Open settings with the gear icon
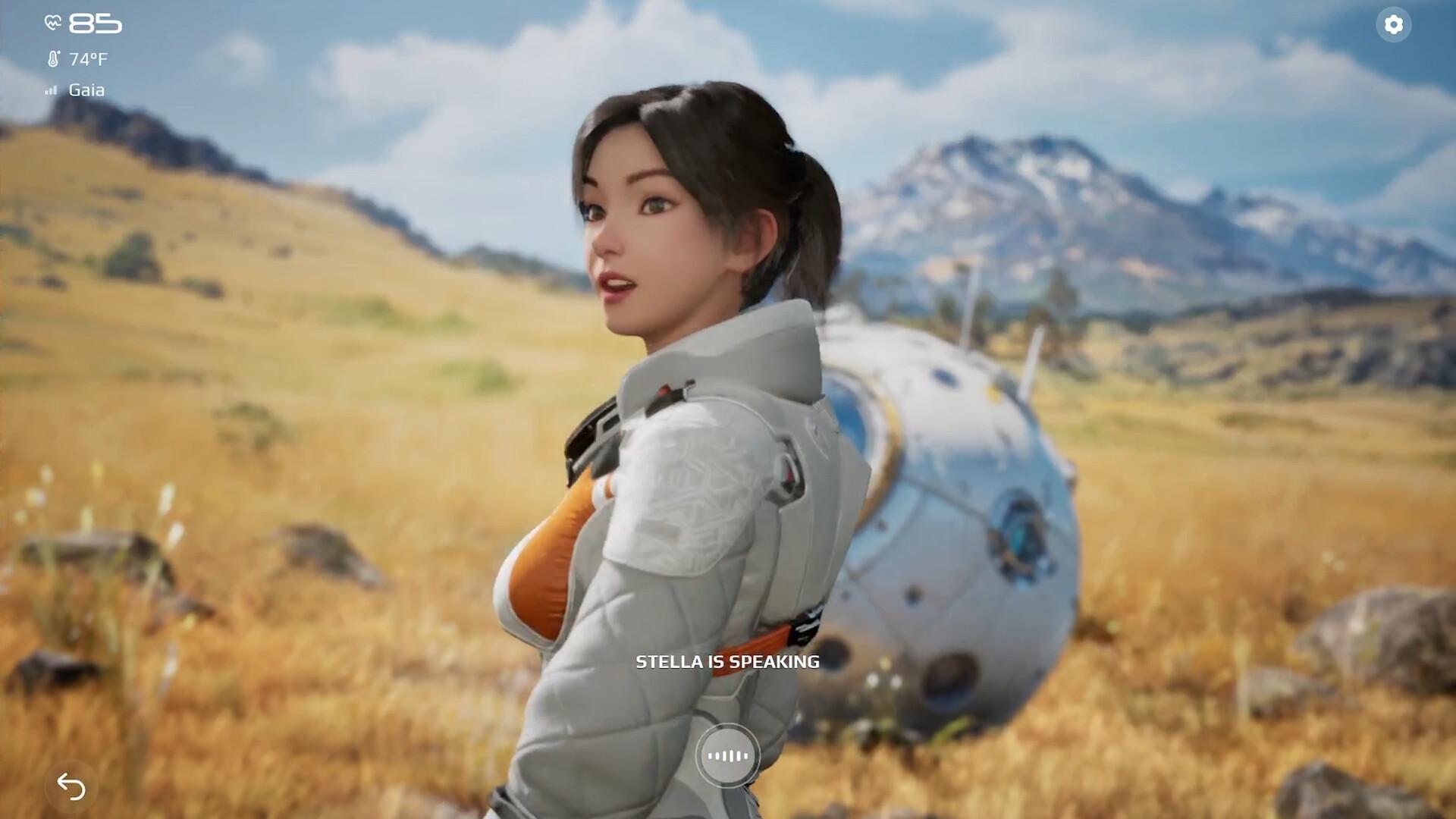Viewport: 1456px width, 819px height. tap(1393, 26)
